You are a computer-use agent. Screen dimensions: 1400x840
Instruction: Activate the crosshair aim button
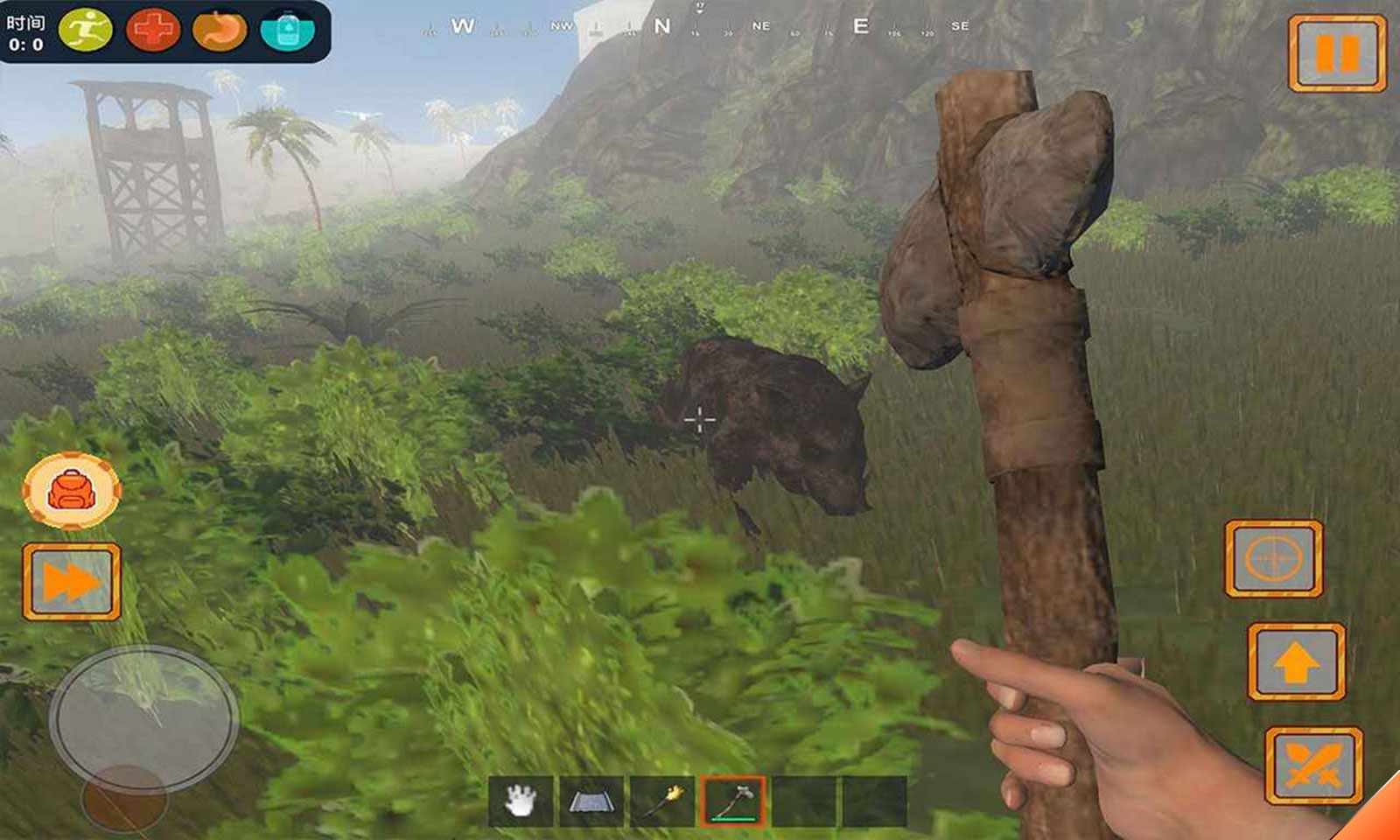pyautogui.click(x=1273, y=558)
